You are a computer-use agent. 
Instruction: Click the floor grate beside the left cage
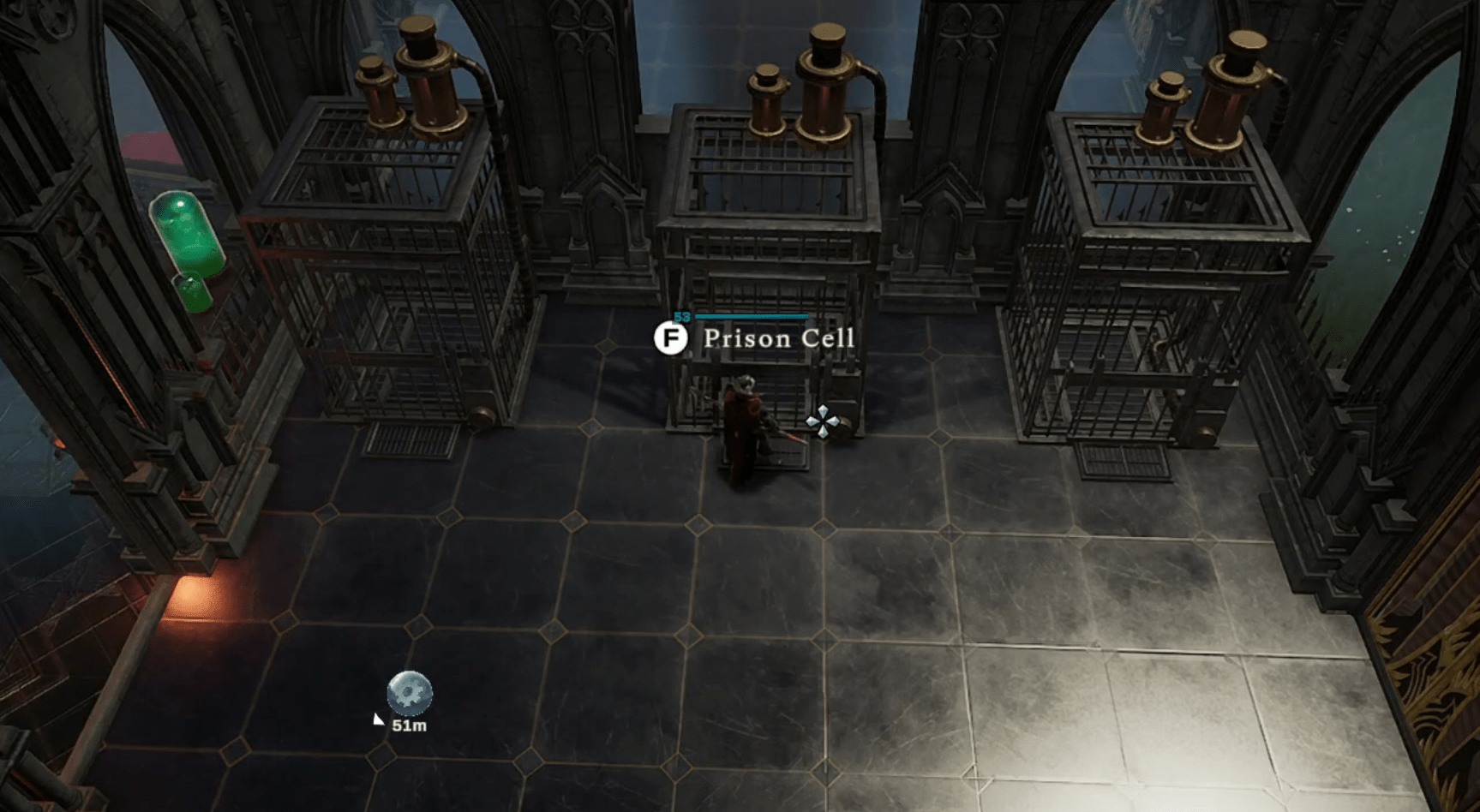[411, 439]
